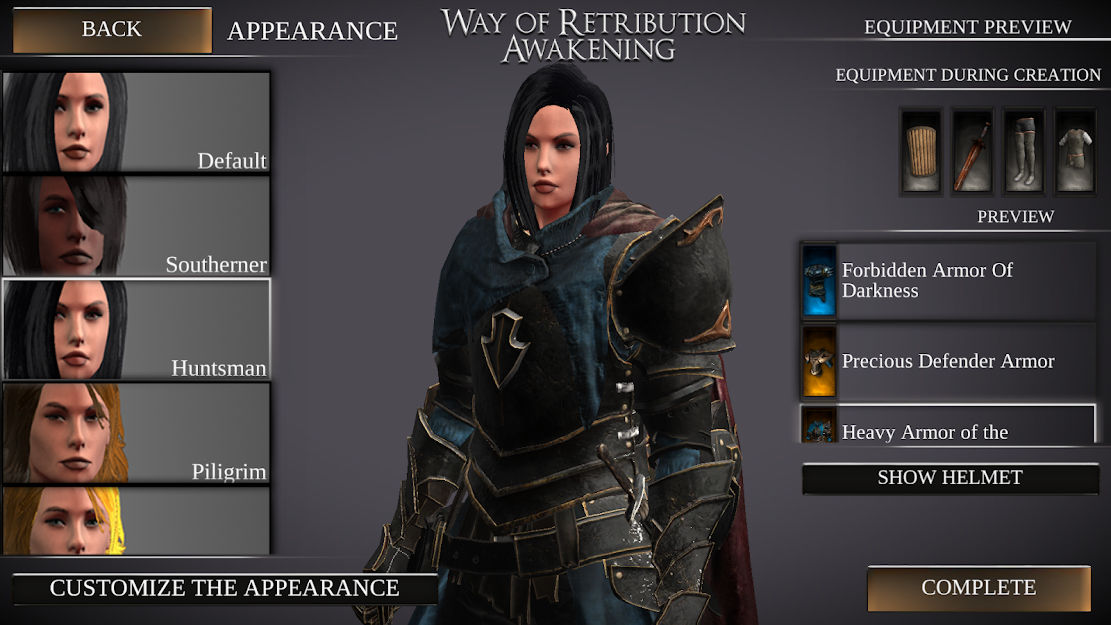This screenshot has width=1111, height=625.
Task: Choose the blonde-haired preset at the list bottom
Action: coord(136,520)
